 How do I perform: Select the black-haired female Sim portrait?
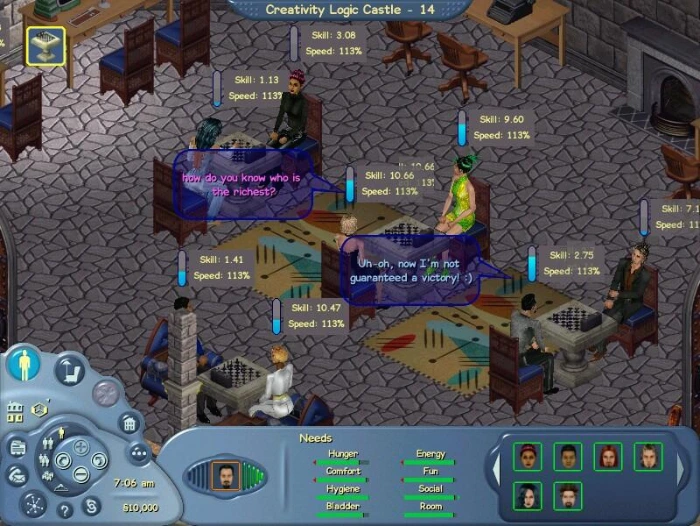click(x=527, y=495)
